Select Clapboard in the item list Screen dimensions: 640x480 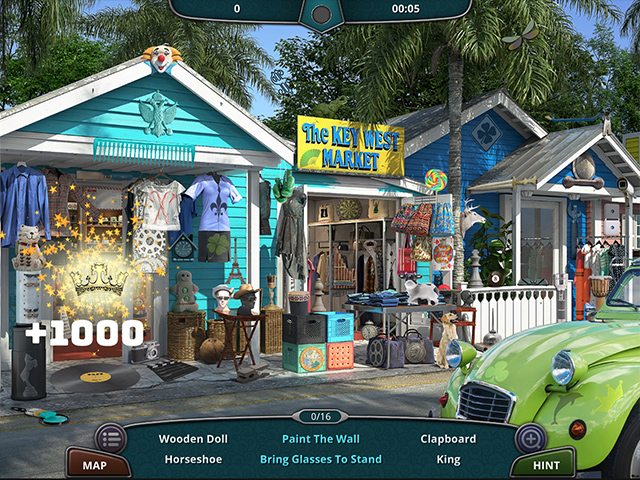pyautogui.click(x=449, y=438)
